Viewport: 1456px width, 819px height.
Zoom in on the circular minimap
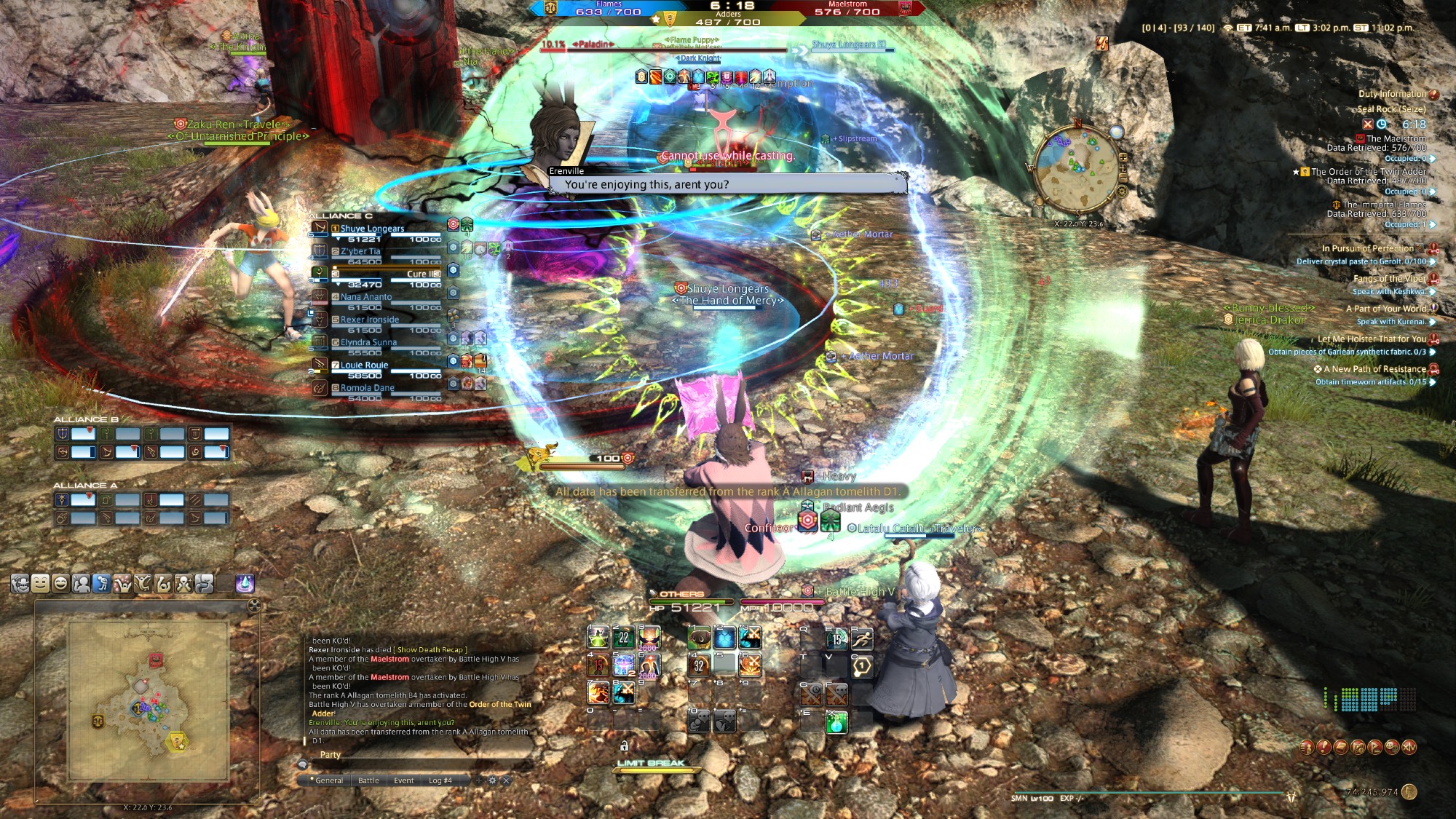(1123, 157)
